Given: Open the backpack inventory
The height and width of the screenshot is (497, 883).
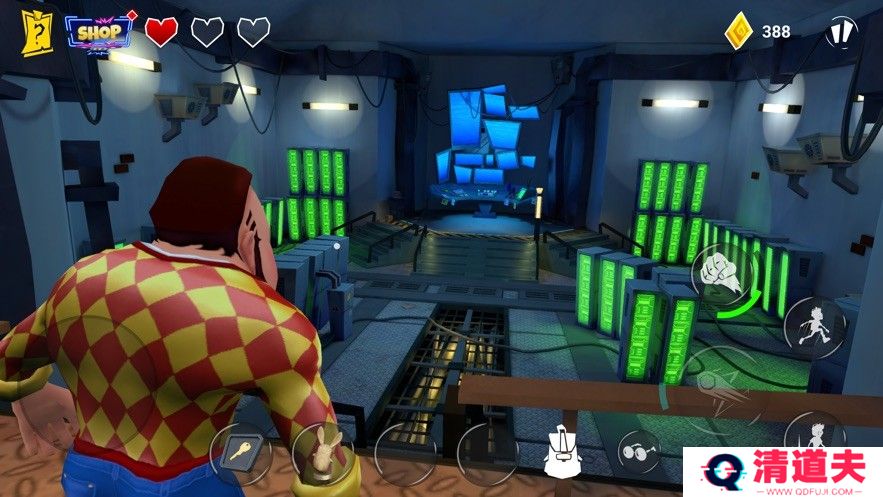Looking at the screenshot, I should (563, 453).
